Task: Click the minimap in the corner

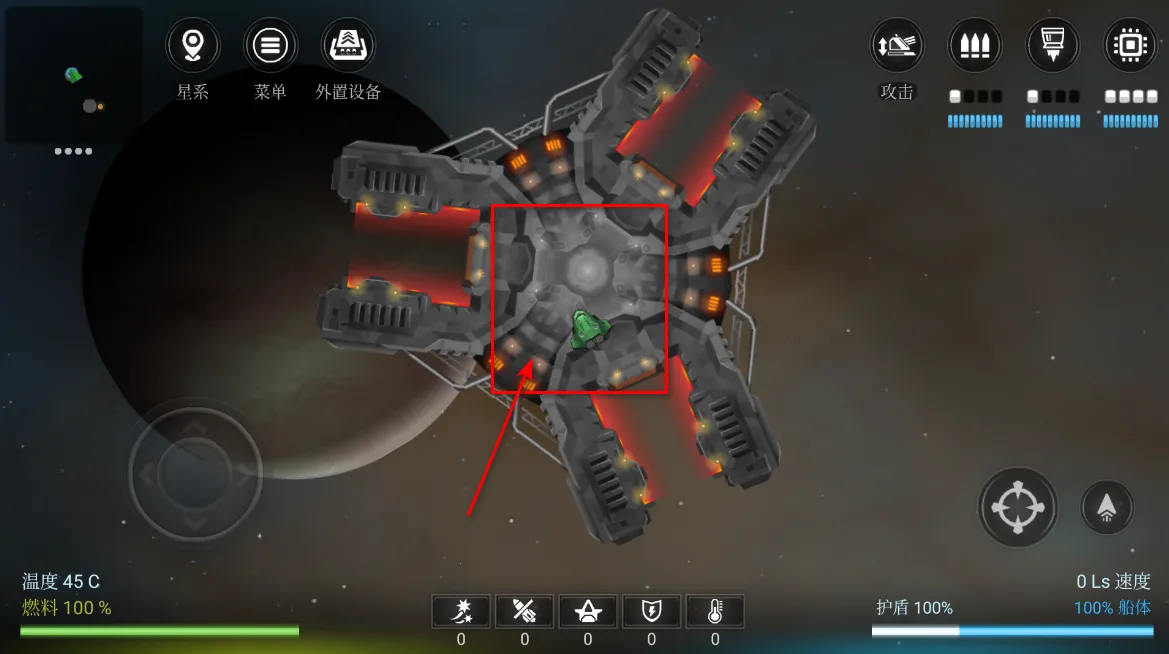Action: (x=73, y=75)
